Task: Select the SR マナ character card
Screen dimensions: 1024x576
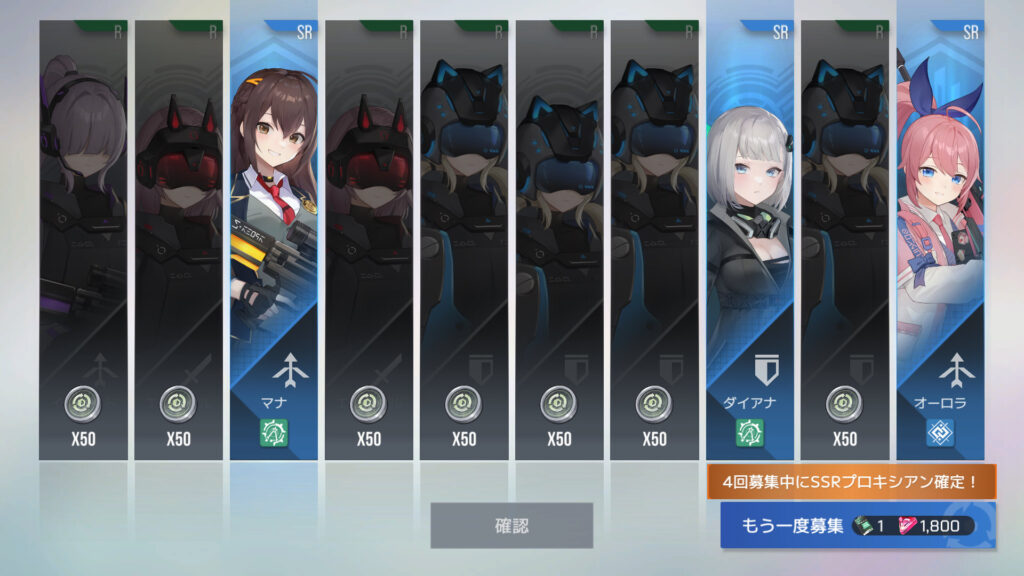Action: point(274,240)
